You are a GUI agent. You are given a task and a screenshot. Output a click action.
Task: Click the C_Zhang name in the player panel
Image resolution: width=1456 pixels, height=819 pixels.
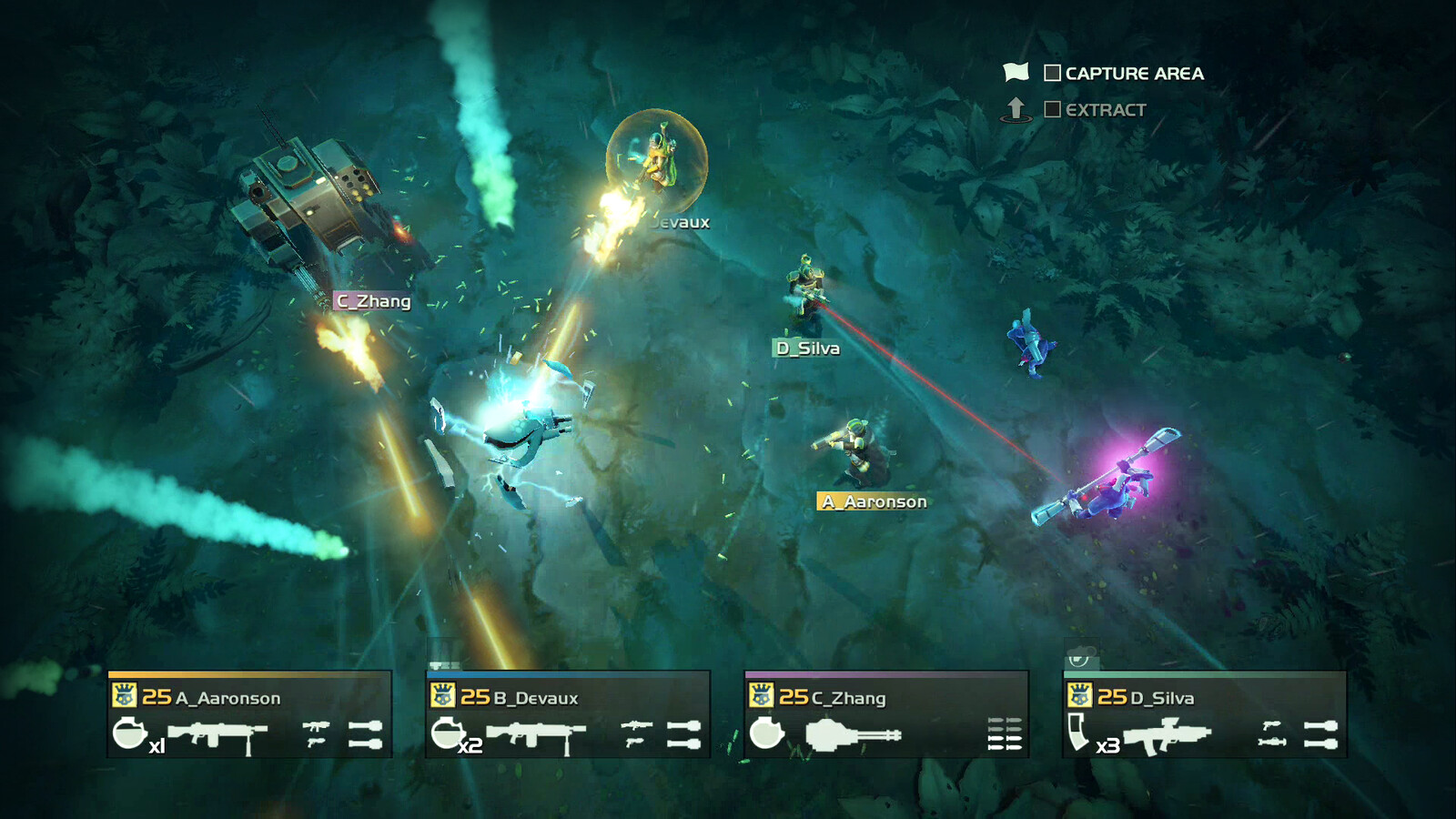847,698
